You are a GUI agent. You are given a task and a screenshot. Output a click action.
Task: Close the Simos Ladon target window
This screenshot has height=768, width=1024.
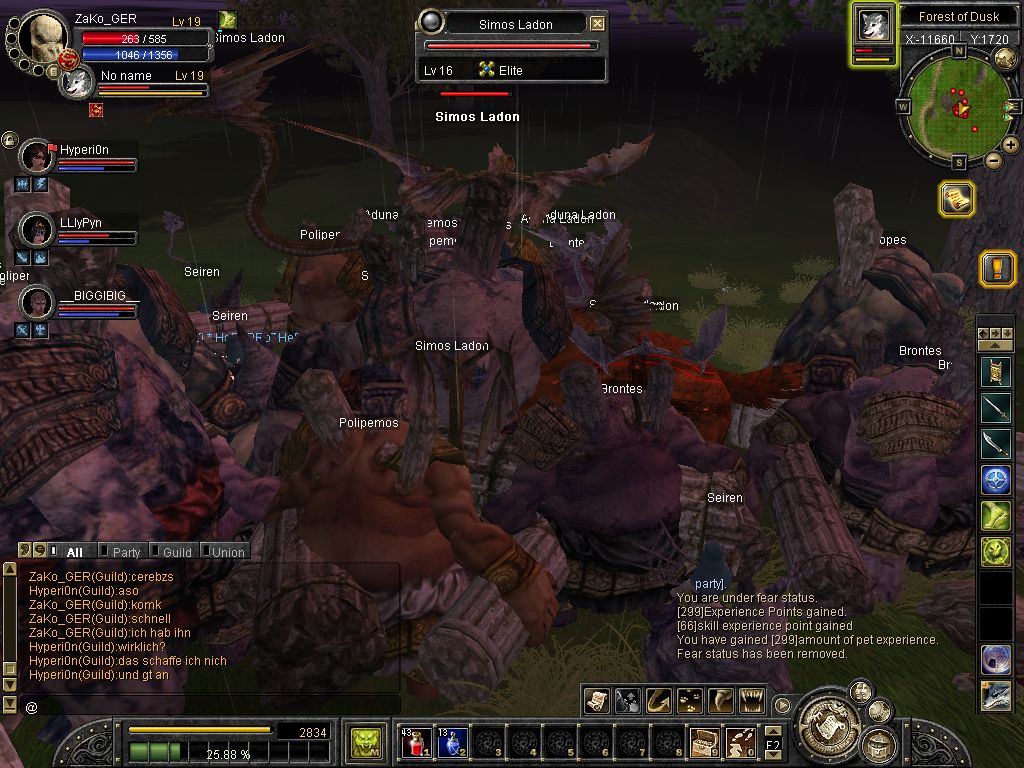597,24
